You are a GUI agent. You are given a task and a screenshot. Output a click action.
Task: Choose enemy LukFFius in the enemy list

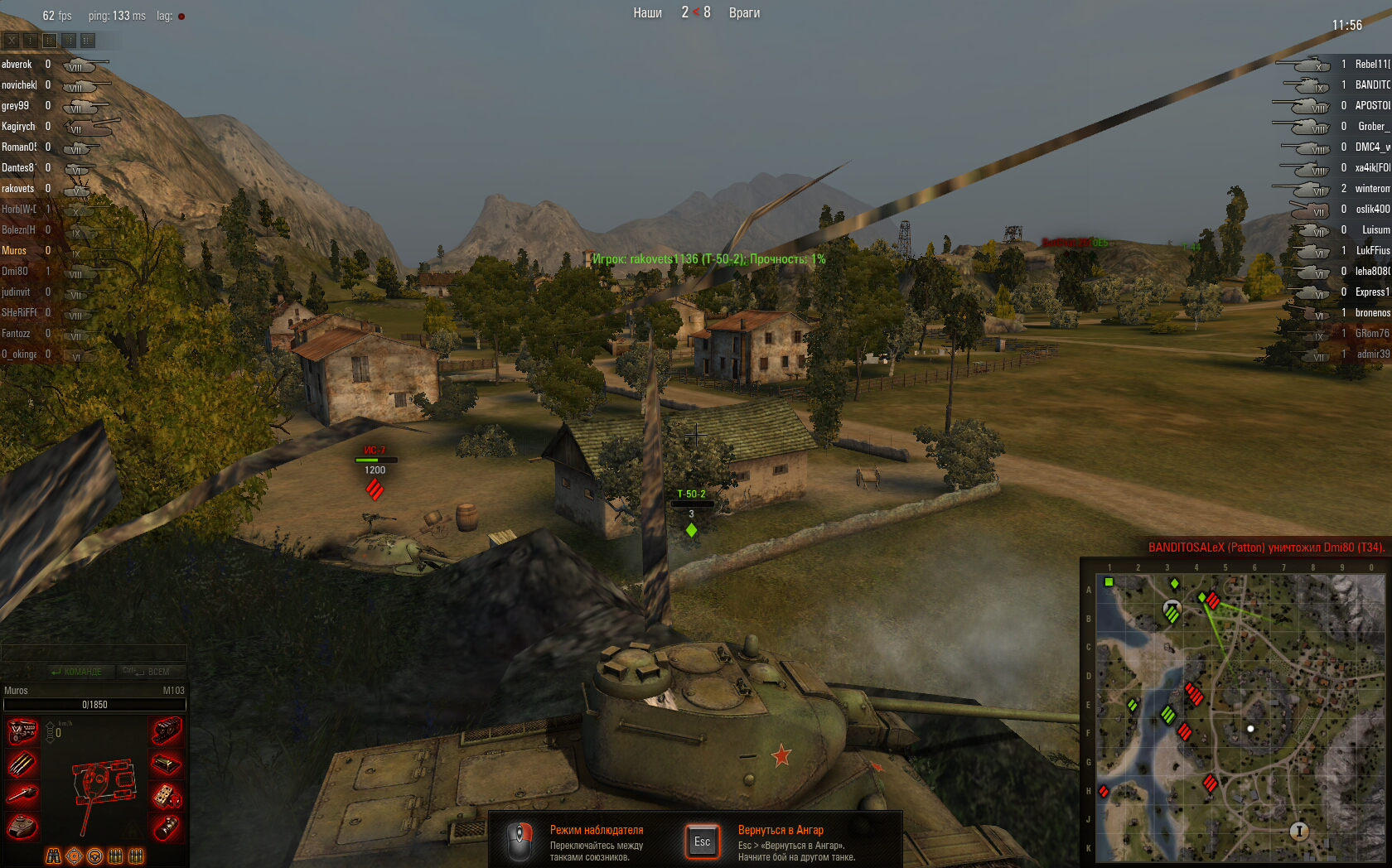pos(1372,251)
